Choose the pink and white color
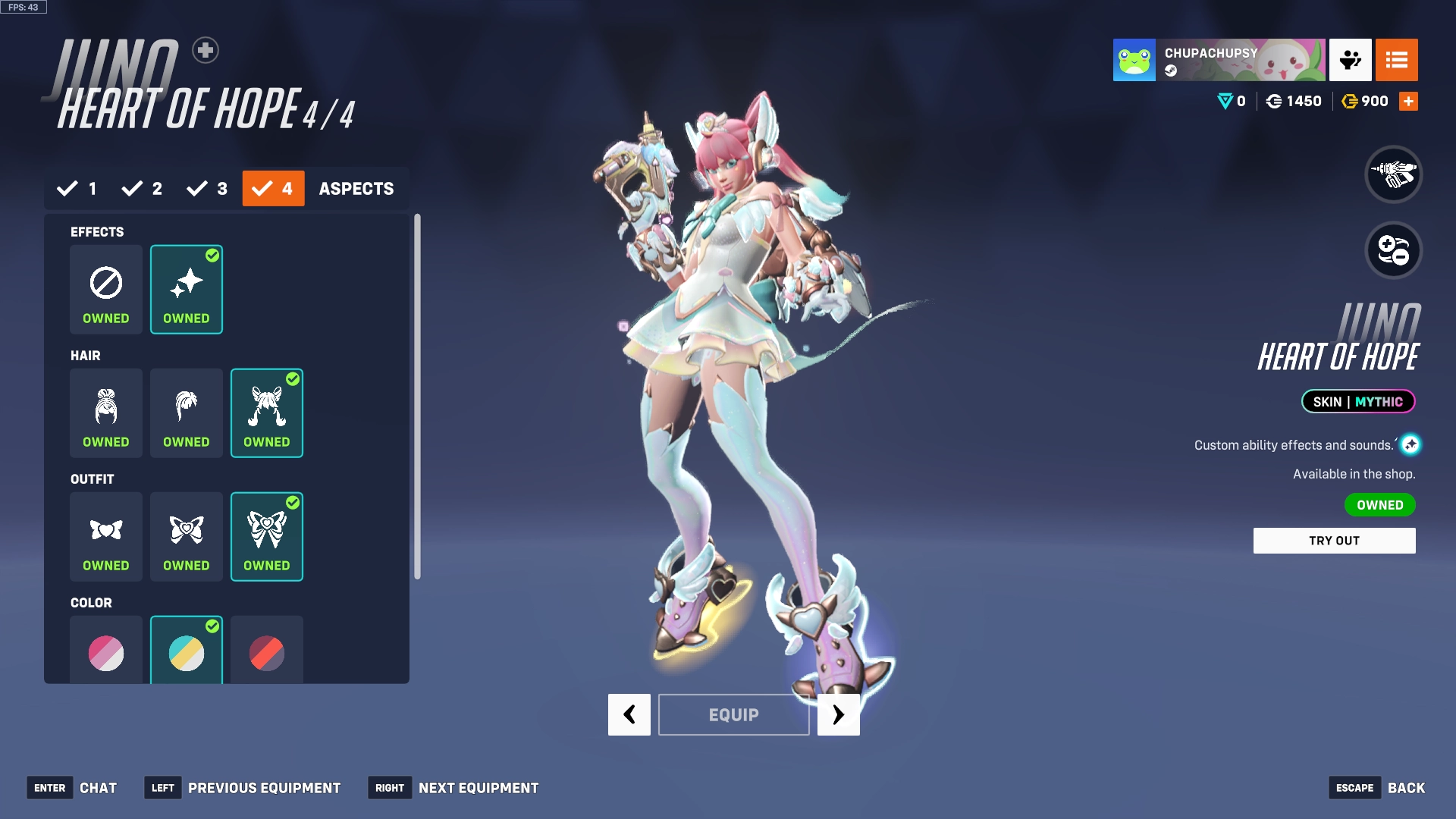 click(106, 652)
